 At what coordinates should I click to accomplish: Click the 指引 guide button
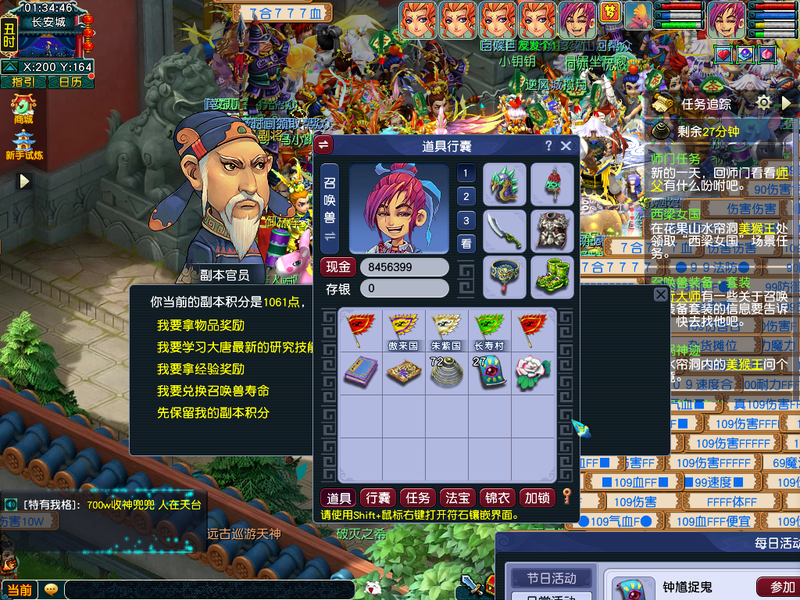point(23,82)
